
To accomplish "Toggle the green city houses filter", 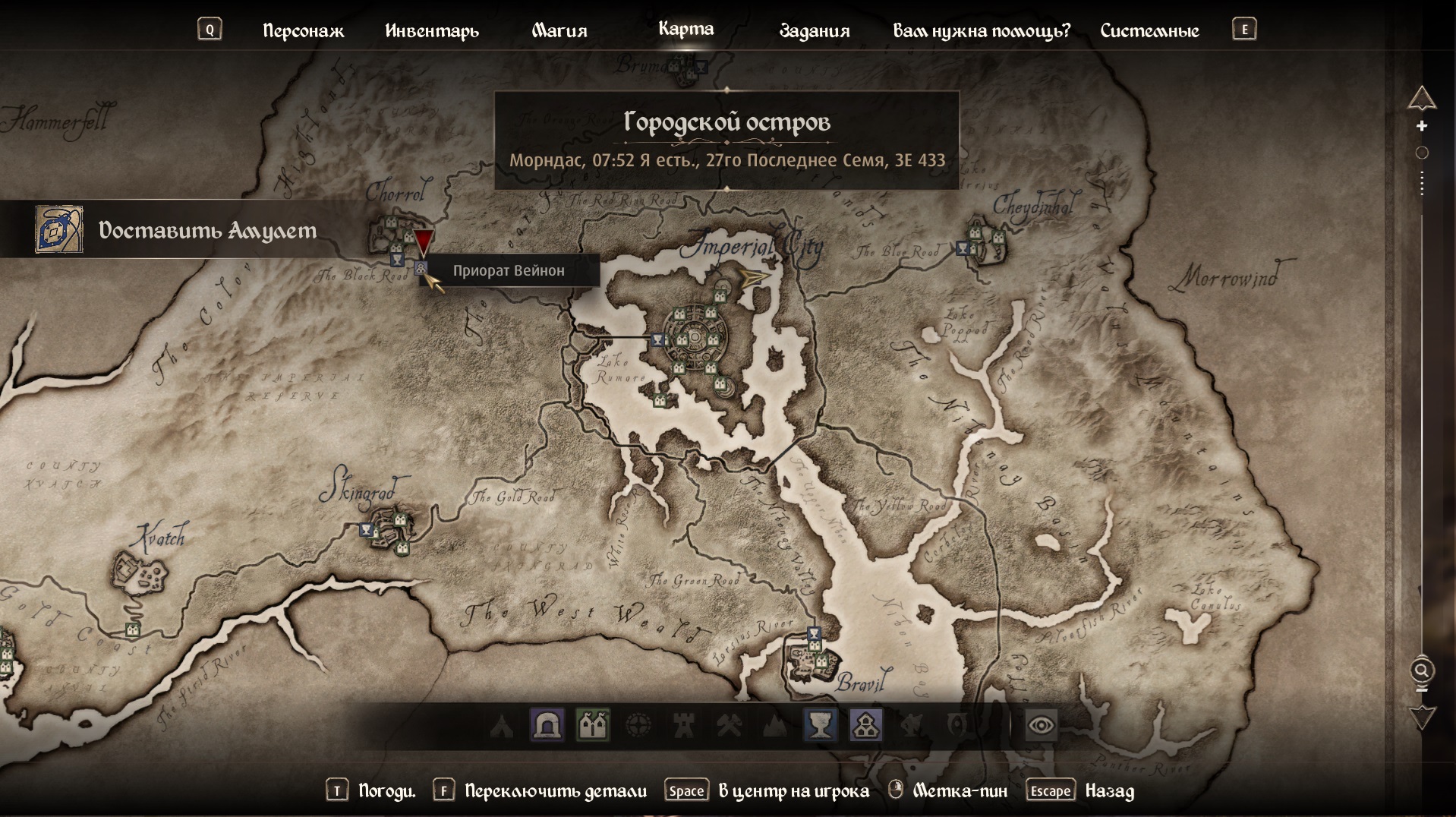I will pos(593,726).
